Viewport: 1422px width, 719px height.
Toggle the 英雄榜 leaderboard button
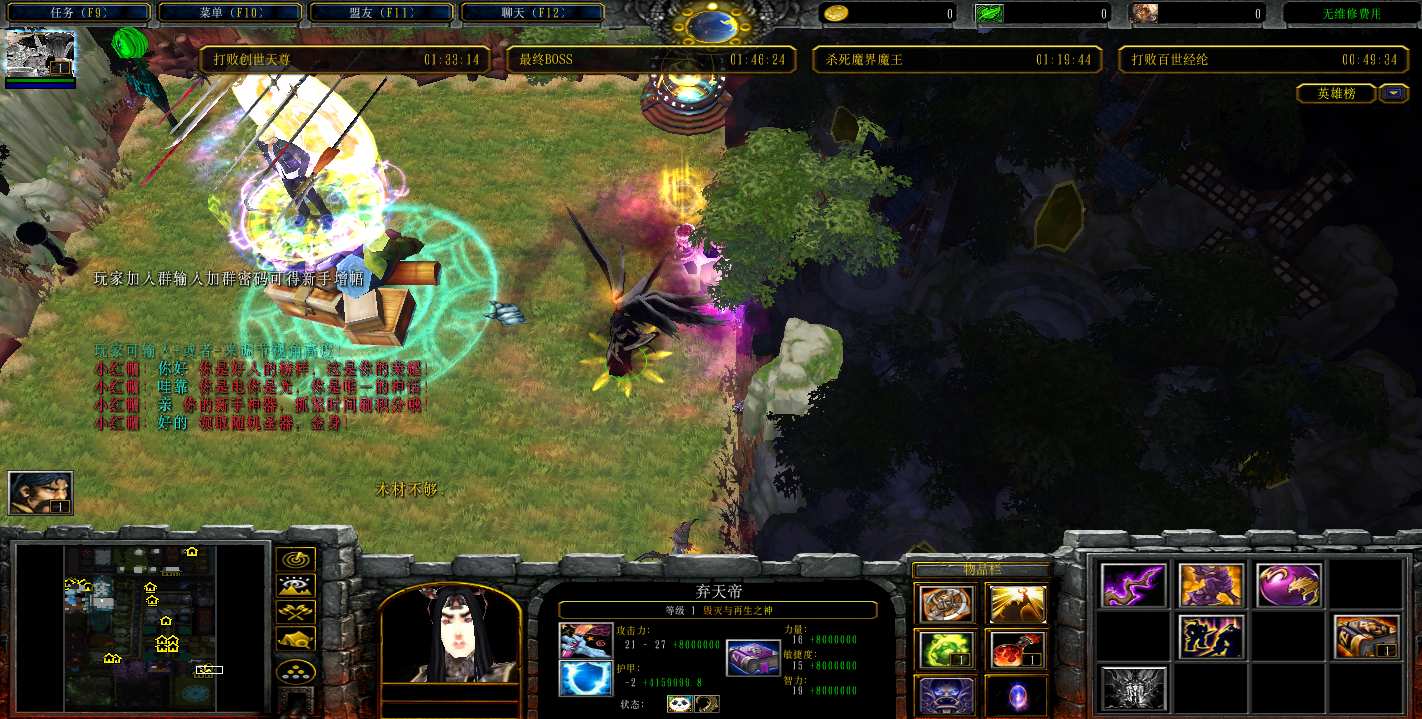(x=1336, y=93)
